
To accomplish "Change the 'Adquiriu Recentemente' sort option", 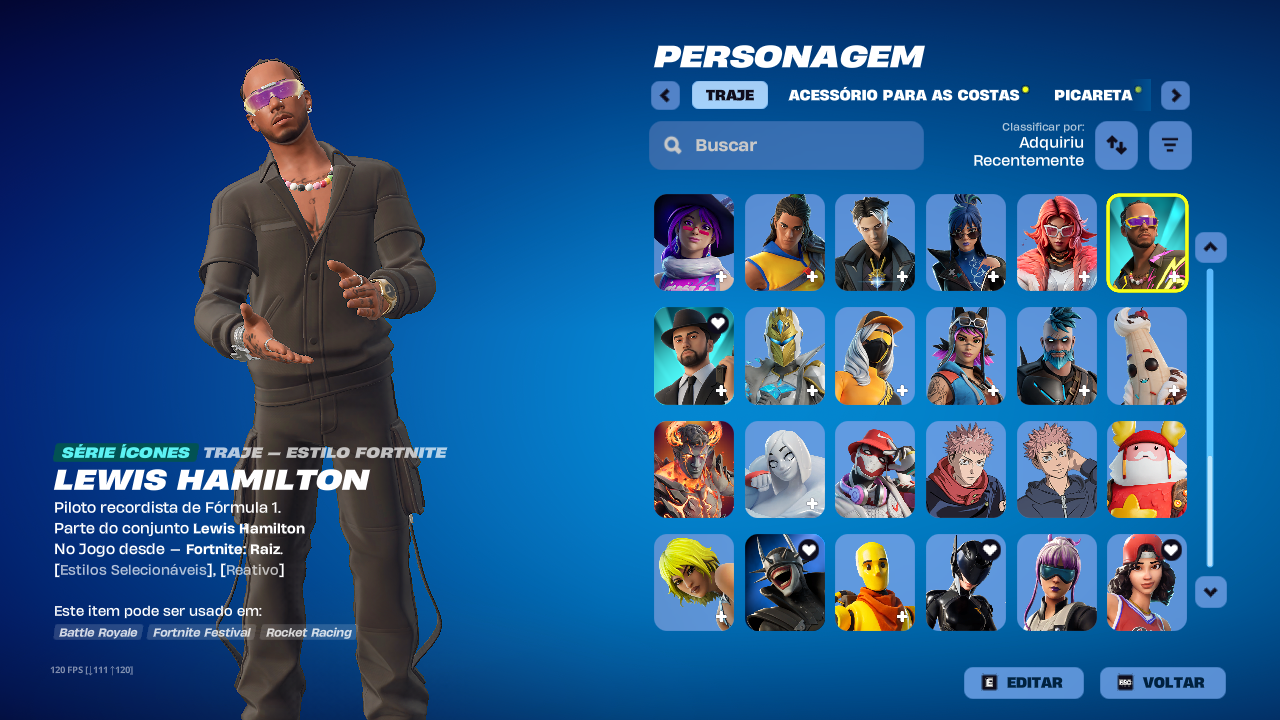I will [x=1028, y=152].
